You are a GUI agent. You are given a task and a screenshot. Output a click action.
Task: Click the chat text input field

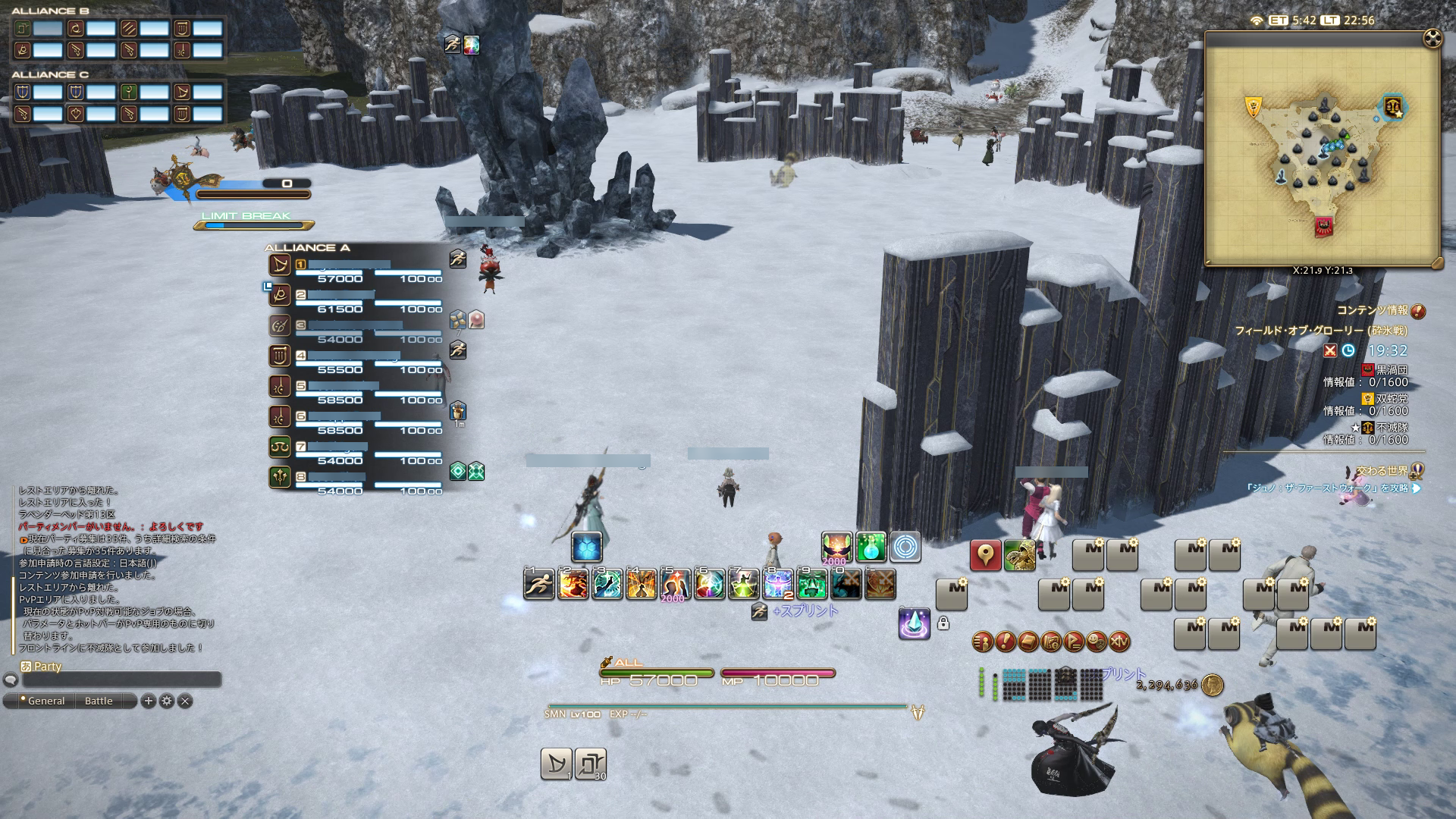click(121, 680)
